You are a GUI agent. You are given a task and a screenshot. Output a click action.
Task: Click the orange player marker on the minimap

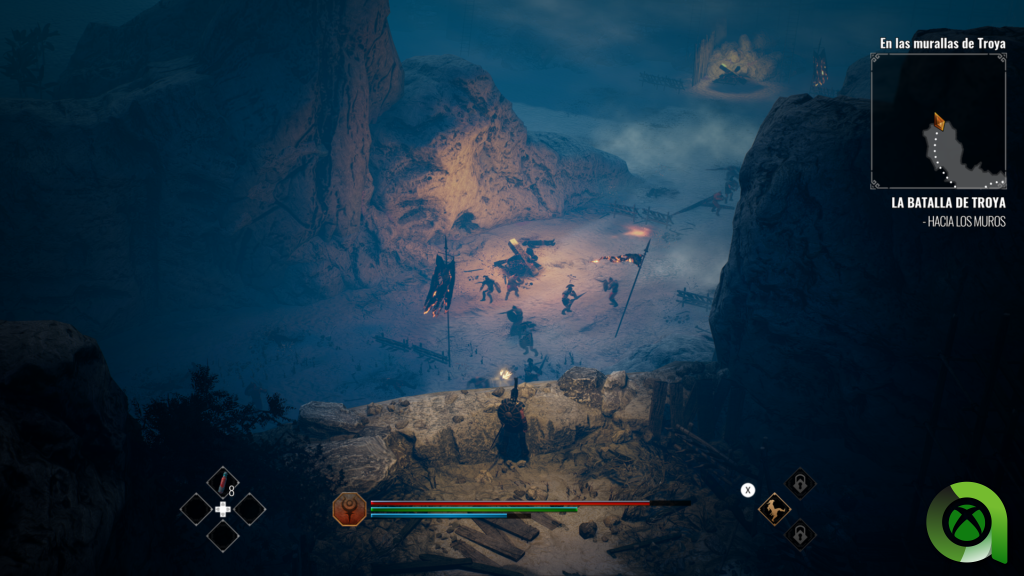(x=939, y=122)
